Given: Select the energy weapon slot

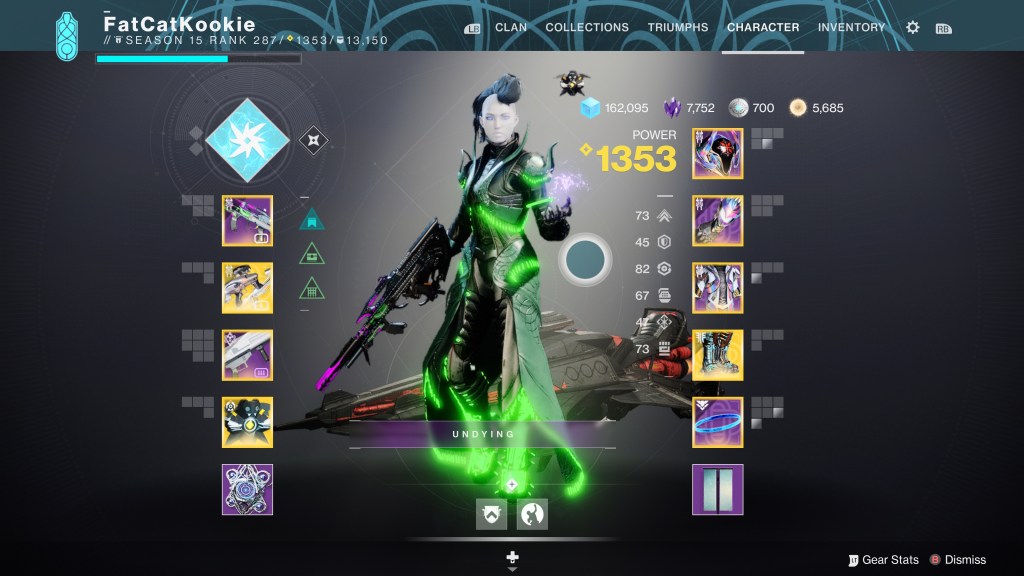Looking at the screenshot, I should point(247,288).
